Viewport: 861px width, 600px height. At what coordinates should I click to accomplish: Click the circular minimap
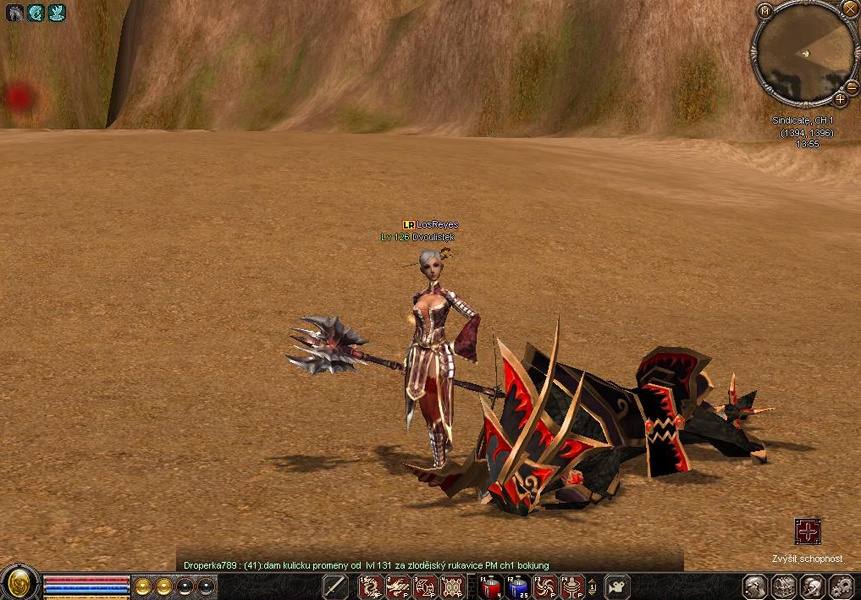click(804, 53)
